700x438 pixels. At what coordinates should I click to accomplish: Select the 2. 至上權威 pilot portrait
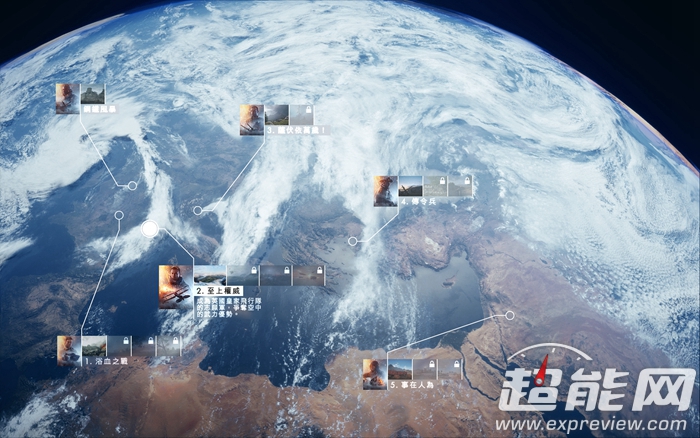[x=175, y=286]
